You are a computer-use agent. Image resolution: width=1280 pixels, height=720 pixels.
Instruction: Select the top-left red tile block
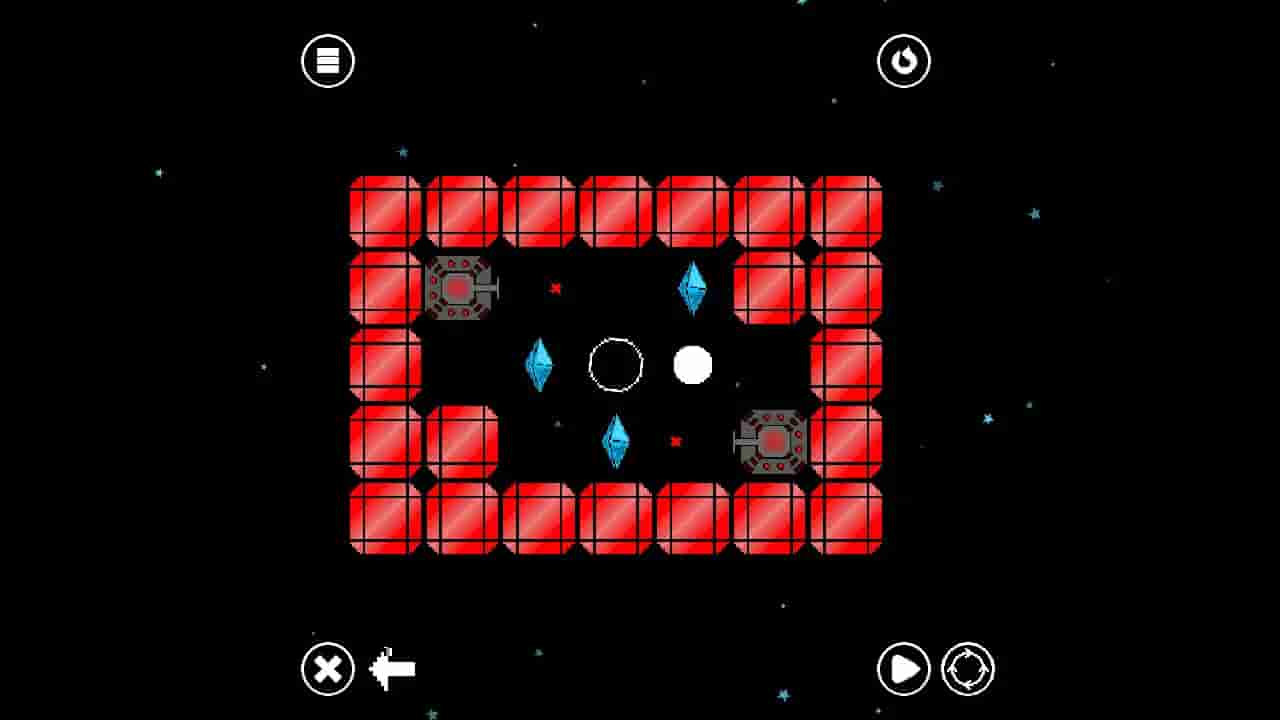[x=386, y=209]
